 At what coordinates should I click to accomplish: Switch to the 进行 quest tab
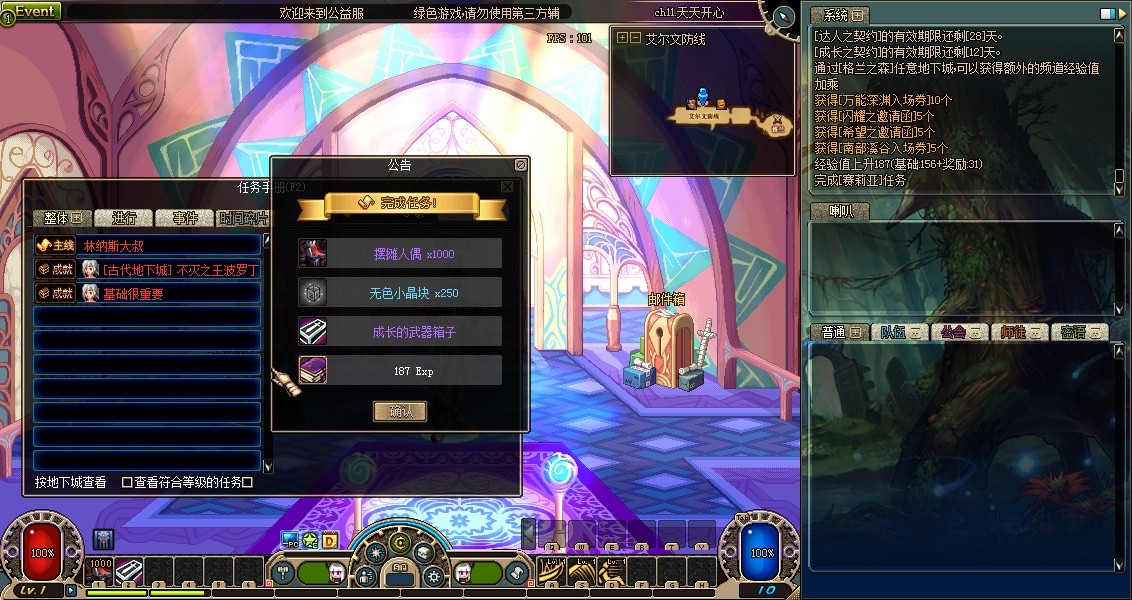click(x=125, y=218)
